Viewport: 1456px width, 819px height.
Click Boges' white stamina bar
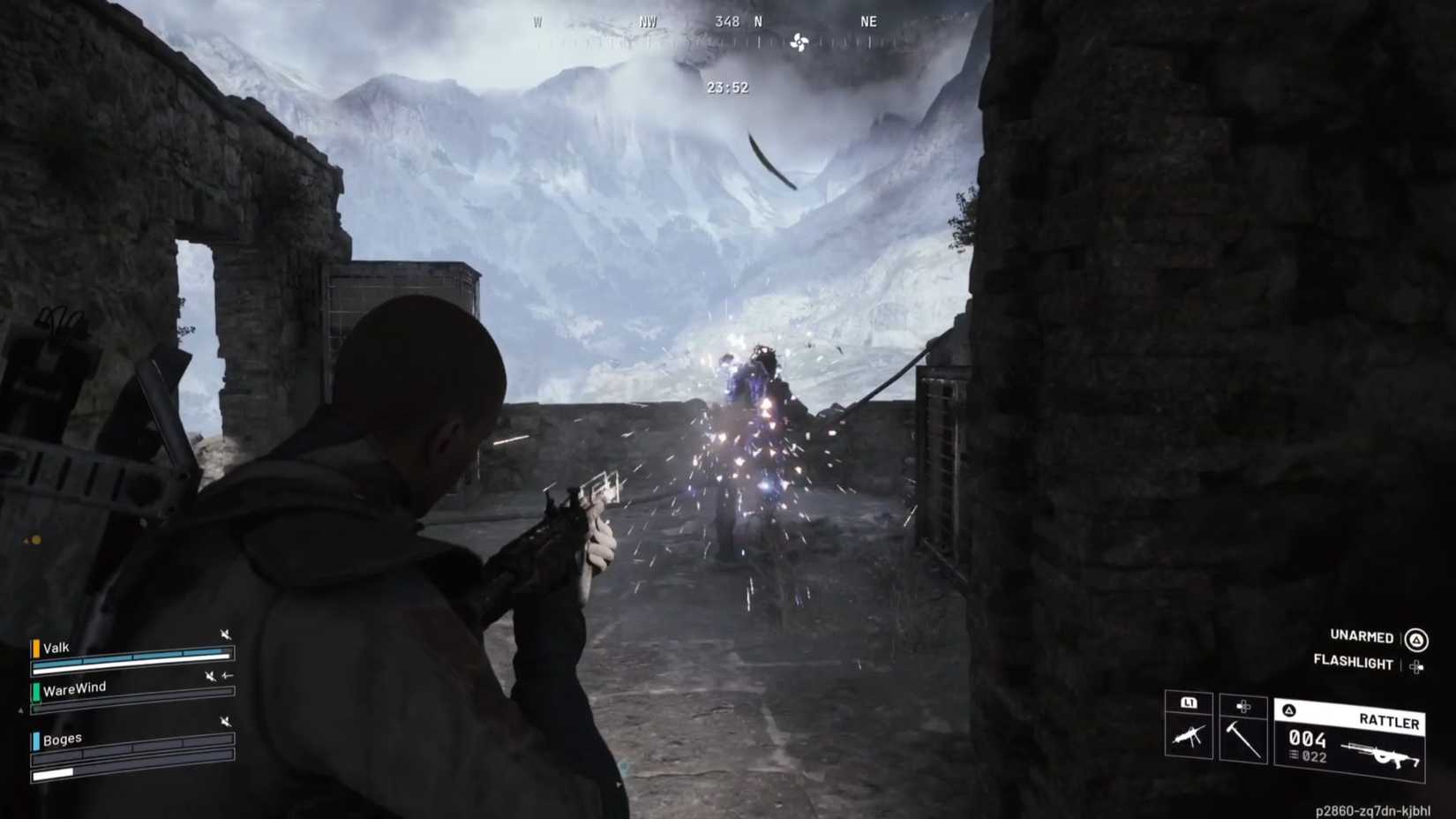click(52, 774)
